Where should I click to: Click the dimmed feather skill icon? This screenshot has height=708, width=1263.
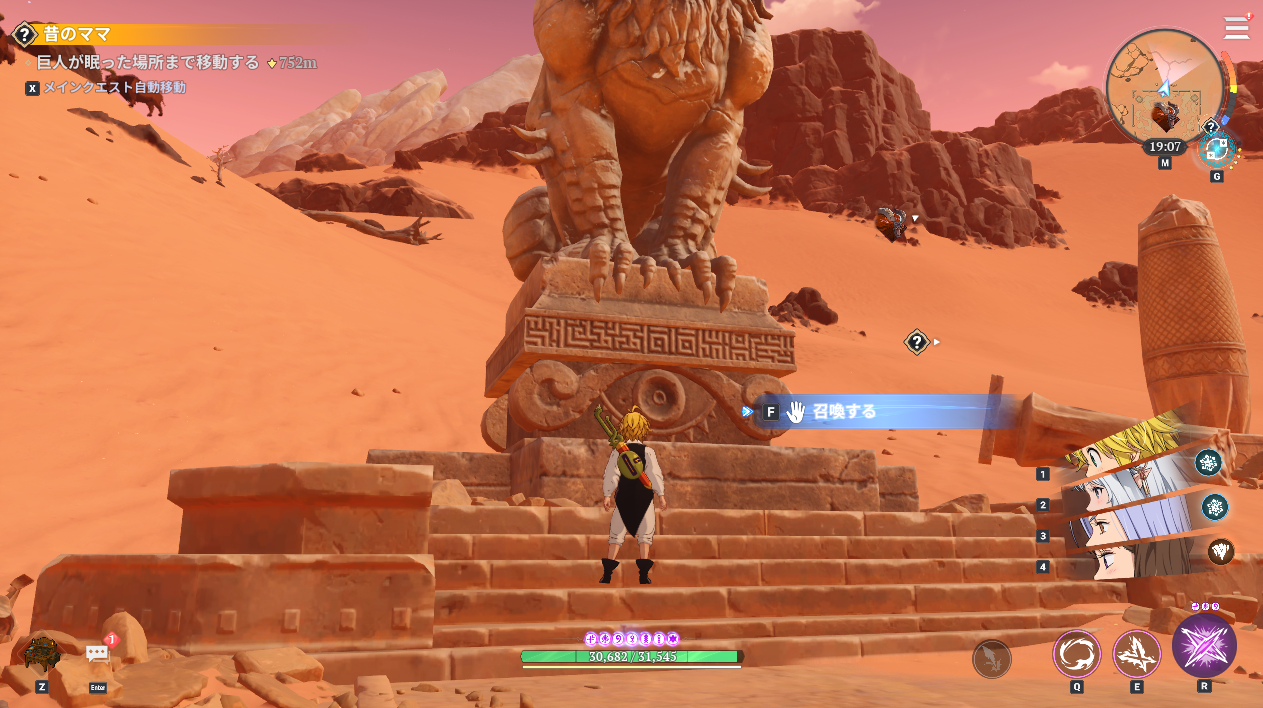(992, 659)
